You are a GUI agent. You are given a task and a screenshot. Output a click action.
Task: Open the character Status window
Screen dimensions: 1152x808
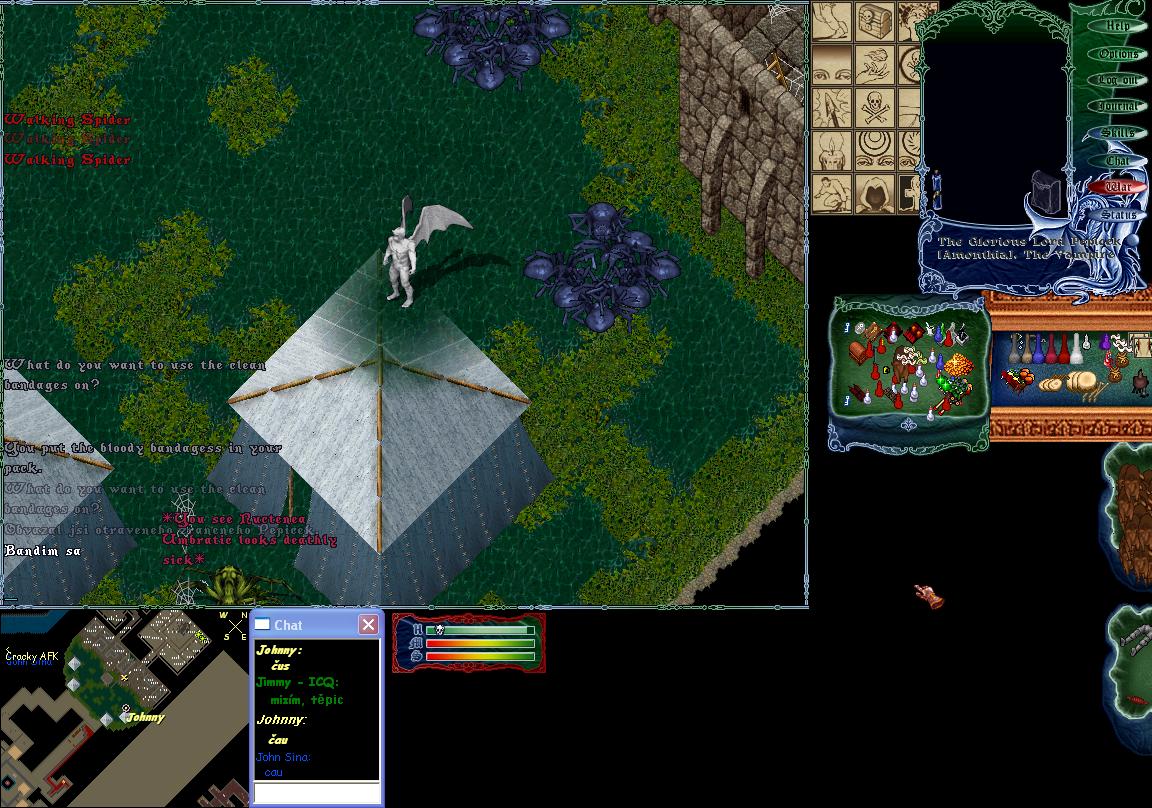1118,214
